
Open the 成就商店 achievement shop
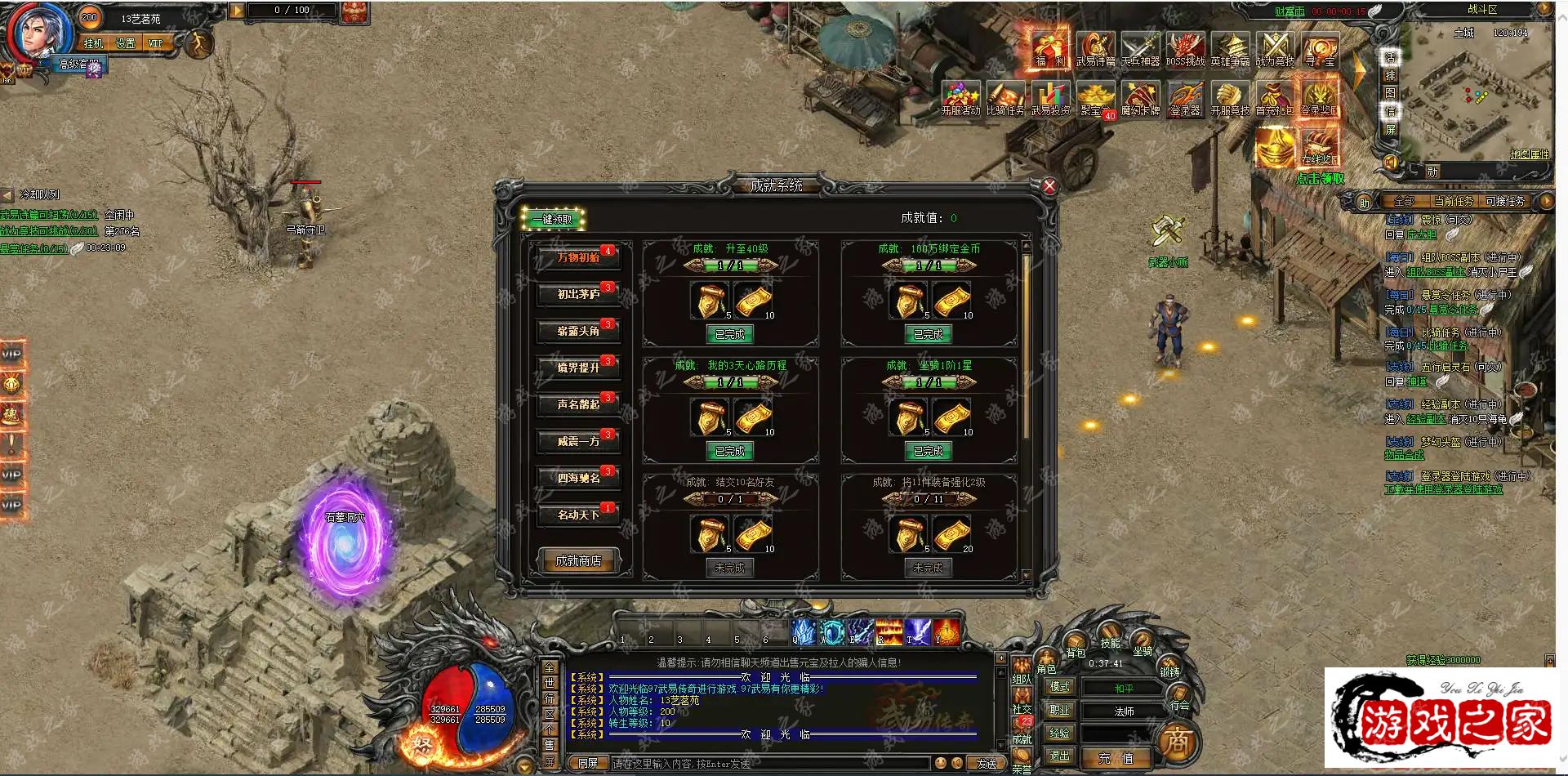point(578,561)
